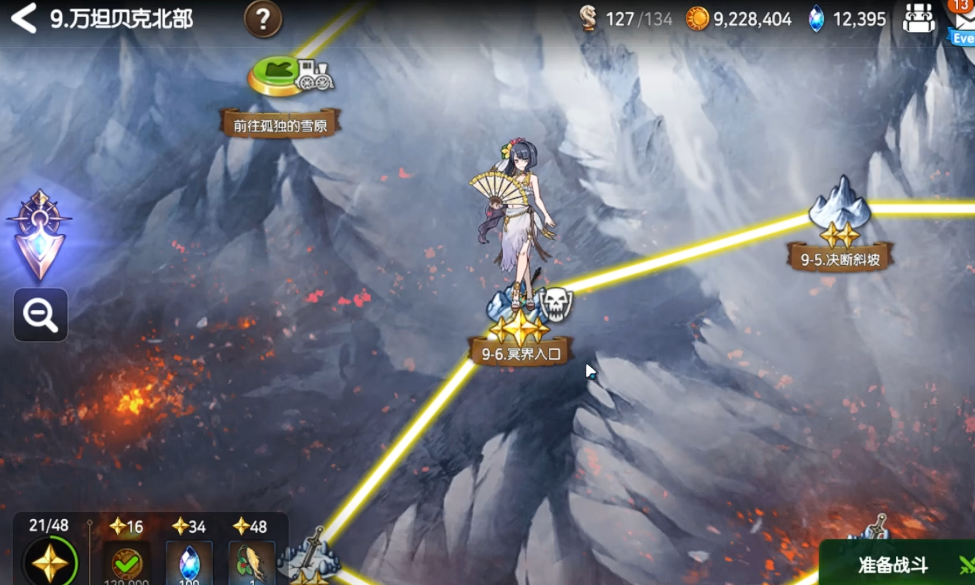Viewport: 975px width, 585px height.
Task: Open the question mark help button
Action: tap(263, 18)
